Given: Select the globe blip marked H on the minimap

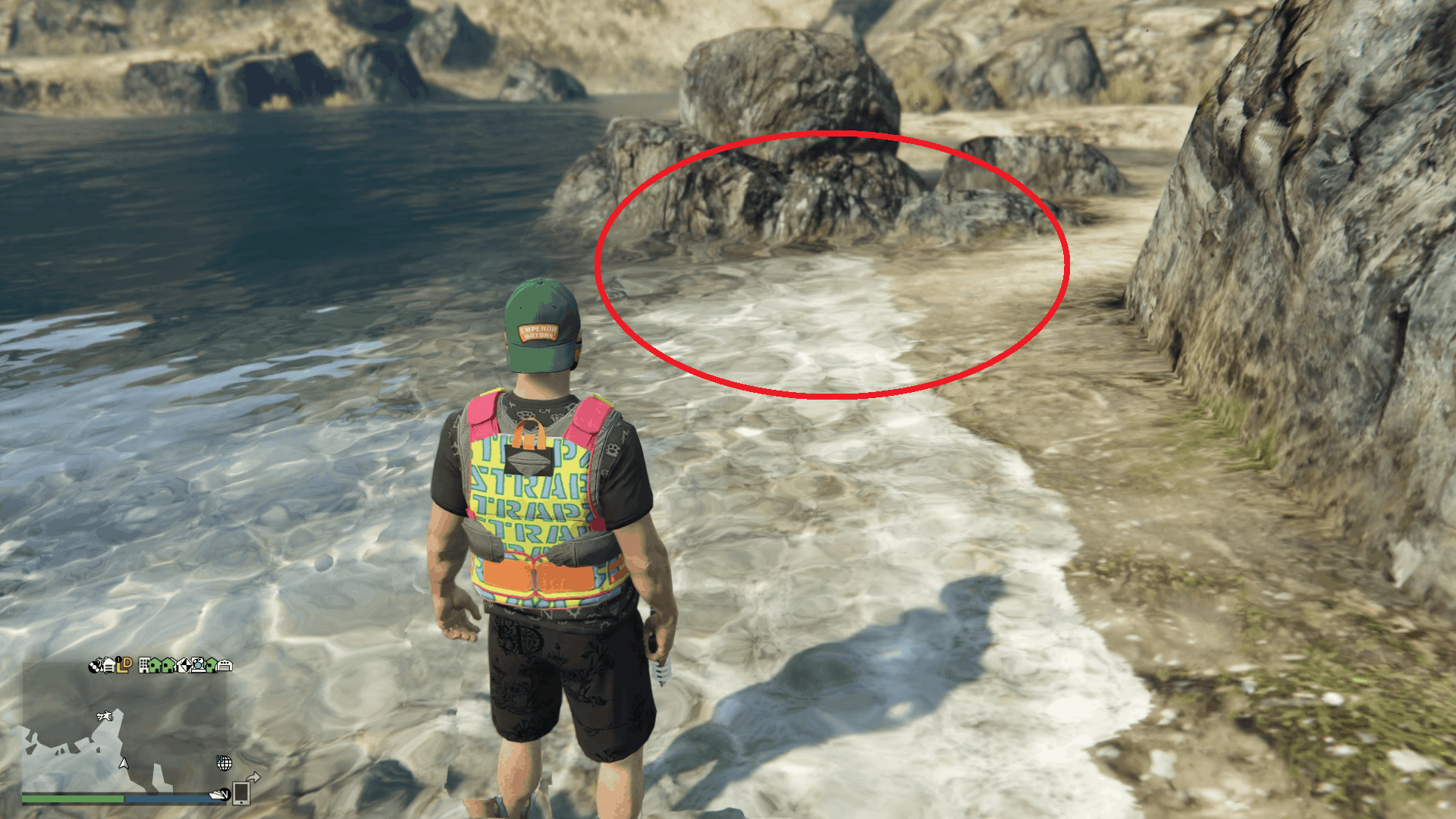Looking at the screenshot, I should click(x=224, y=764).
